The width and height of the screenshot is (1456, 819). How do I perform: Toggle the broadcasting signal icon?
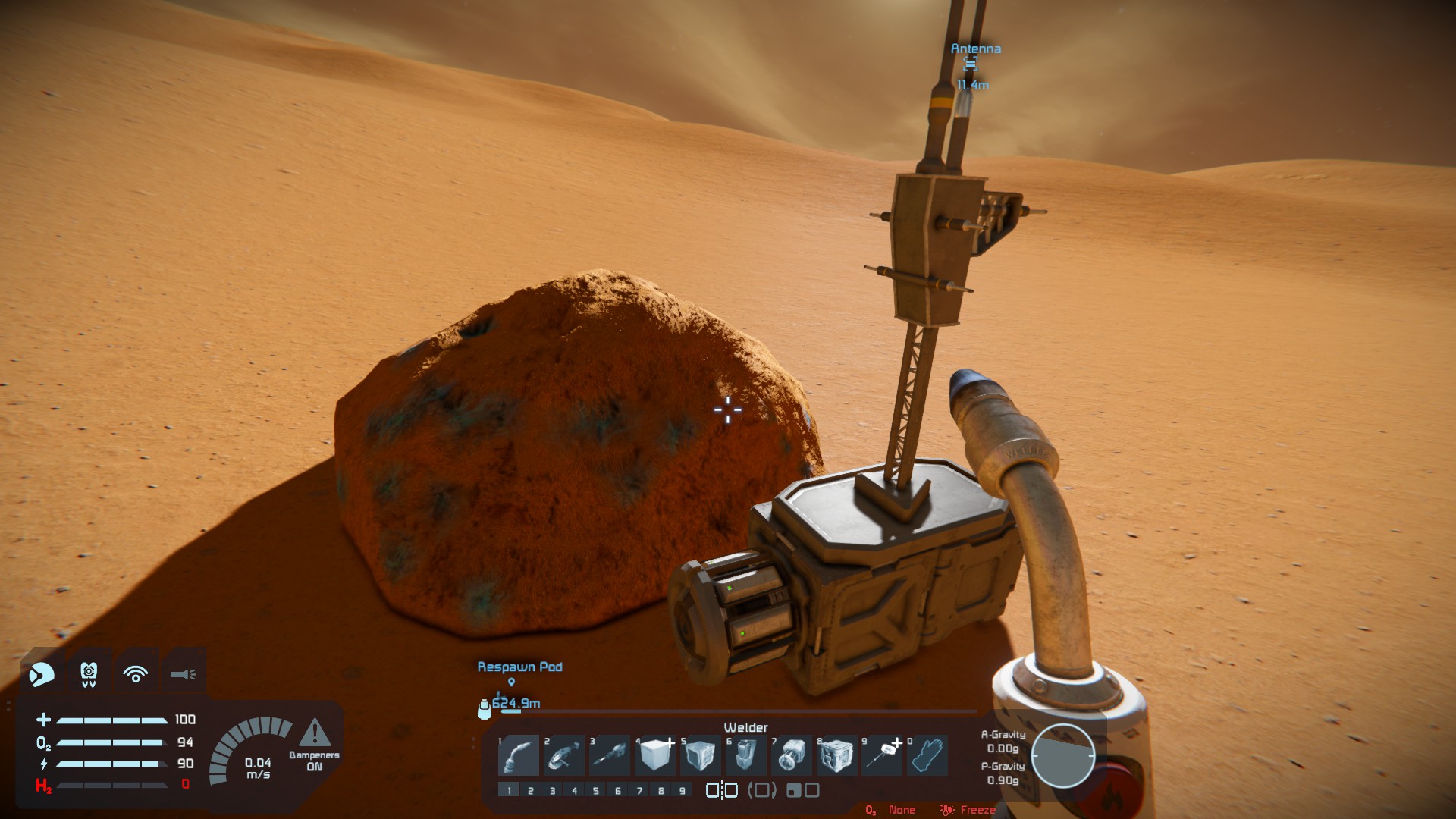coord(136,673)
